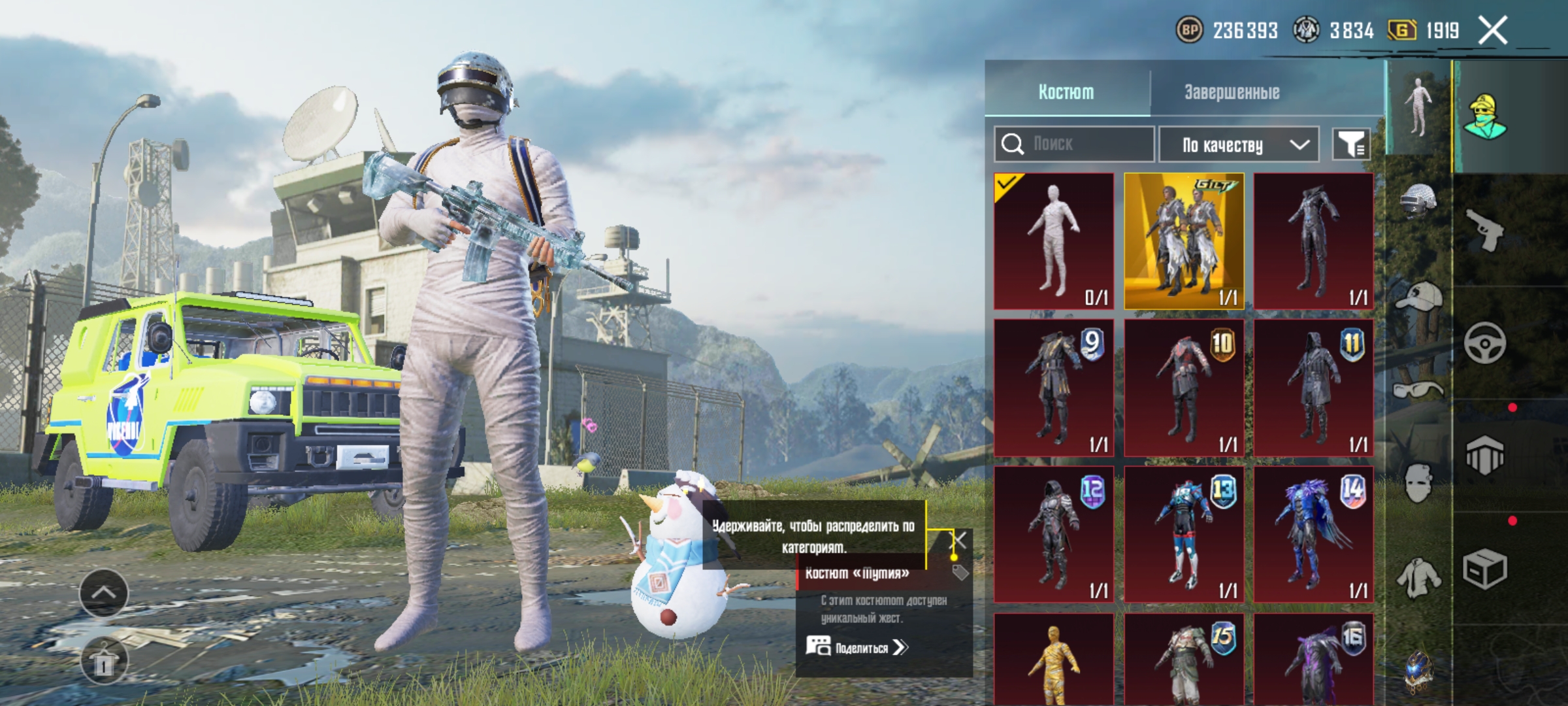Select the white mummy costume tile
The width and height of the screenshot is (1568, 706).
pyautogui.click(x=1053, y=241)
